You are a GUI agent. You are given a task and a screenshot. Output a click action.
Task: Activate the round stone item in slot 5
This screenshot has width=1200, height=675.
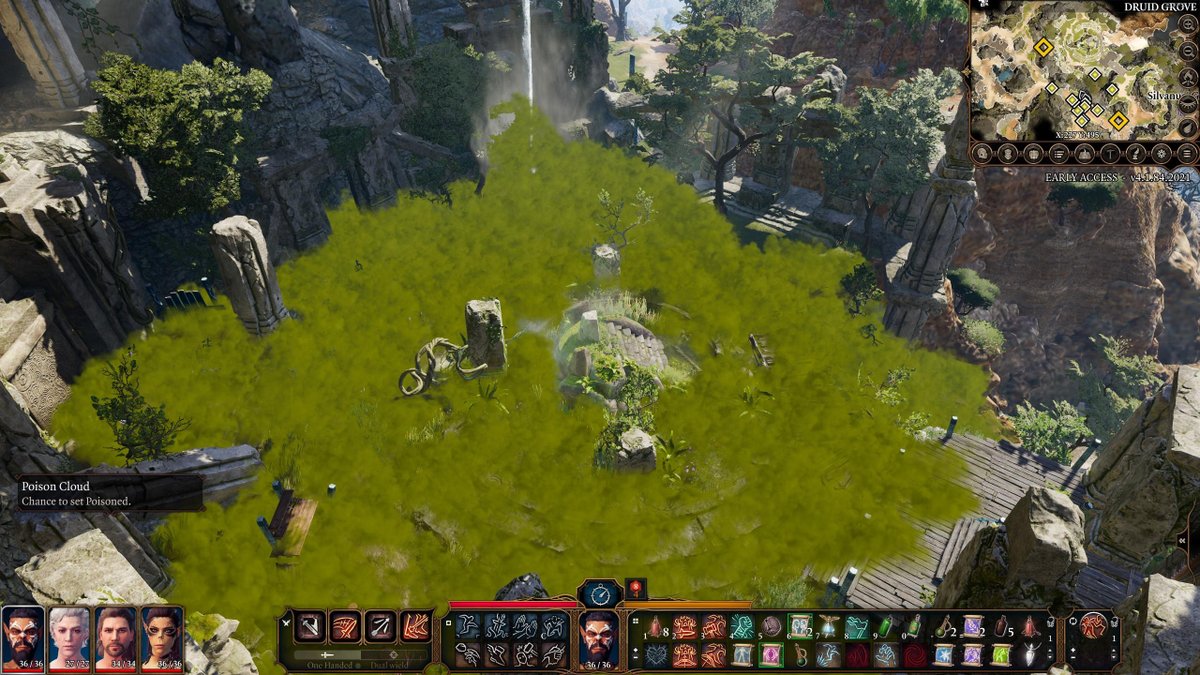click(x=770, y=627)
